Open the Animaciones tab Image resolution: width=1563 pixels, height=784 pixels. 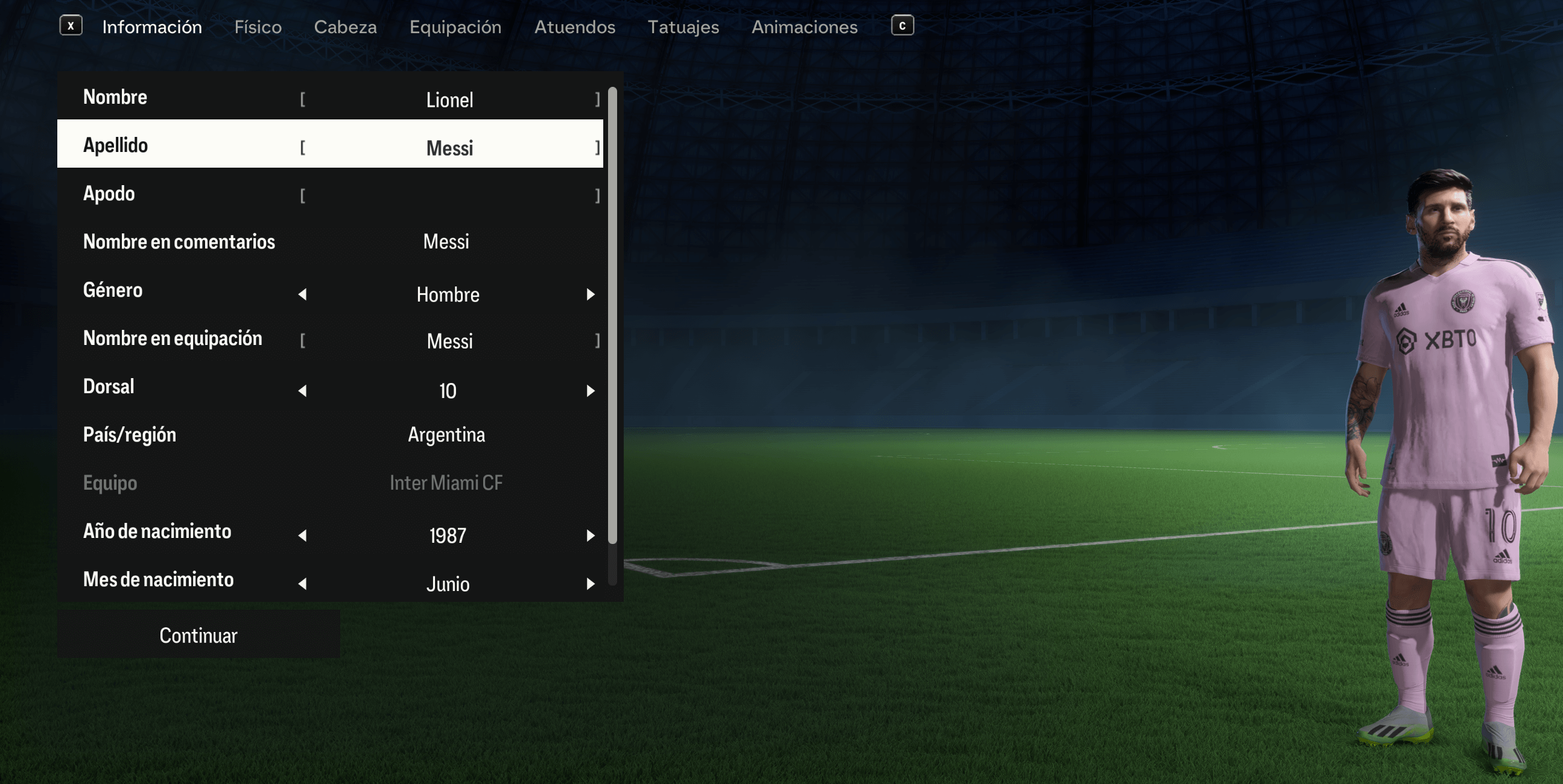pyautogui.click(x=805, y=27)
